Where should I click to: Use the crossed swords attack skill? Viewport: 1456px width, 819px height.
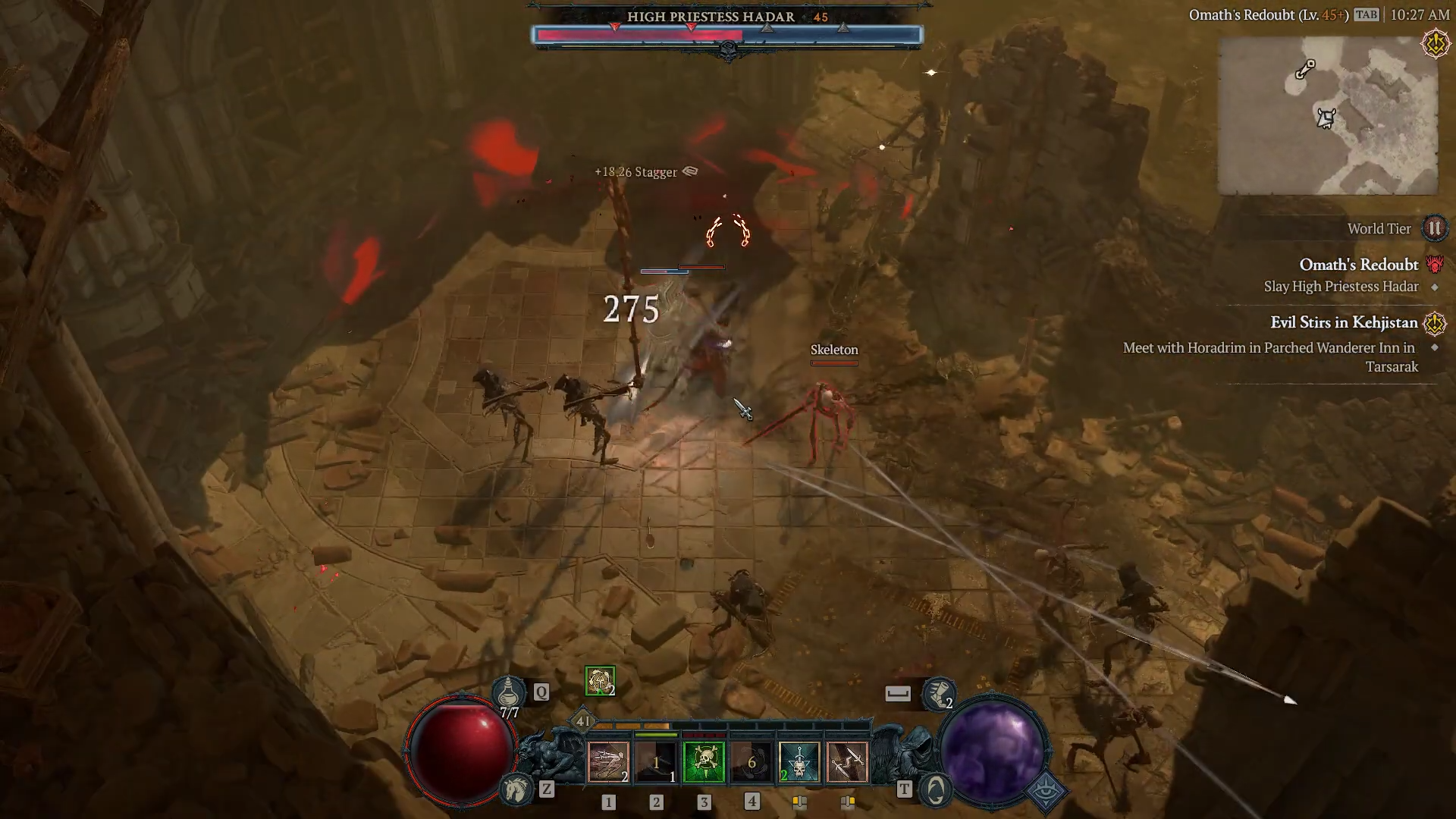847,761
